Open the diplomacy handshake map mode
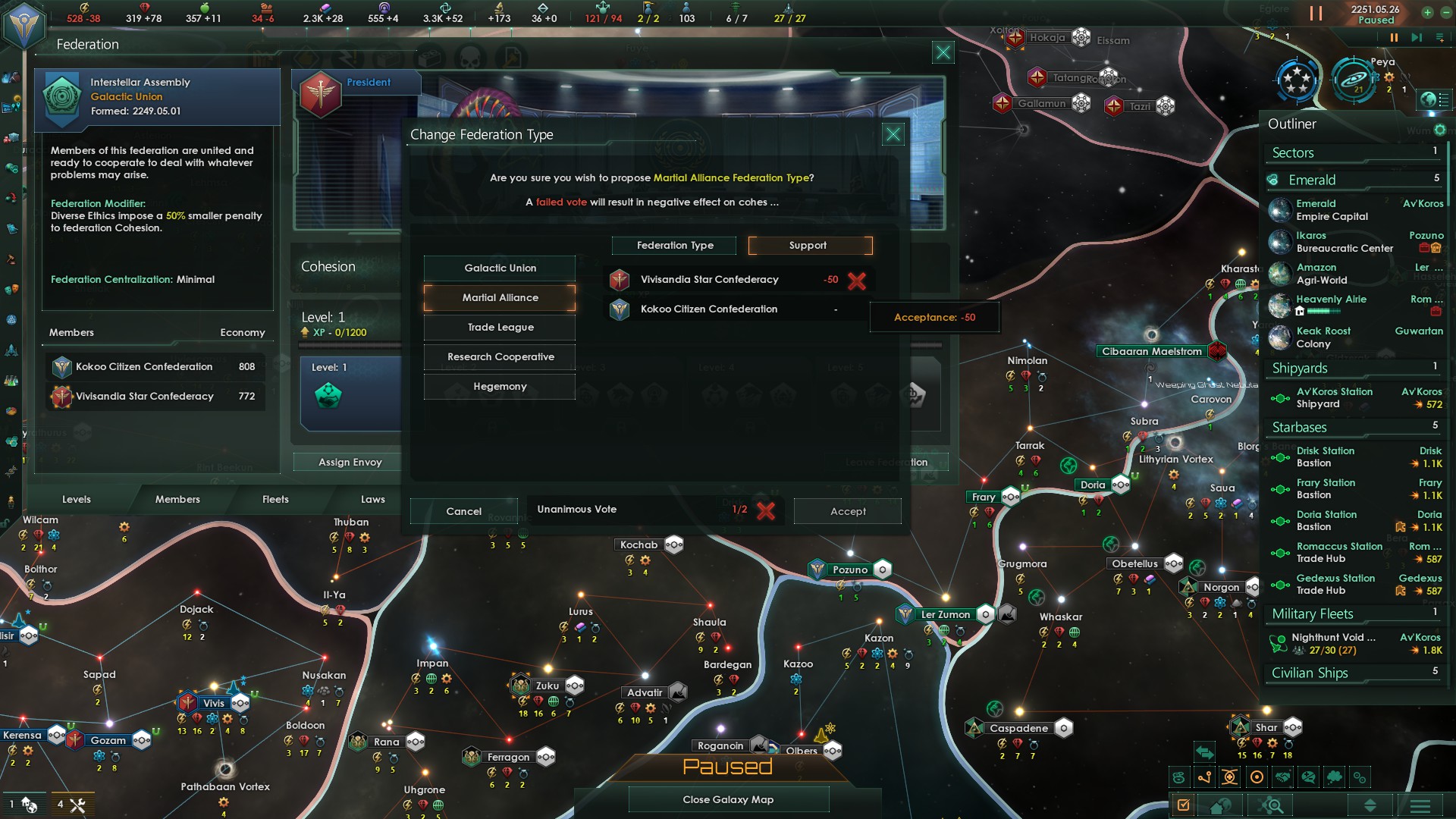The image size is (1456, 819). [1282, 777]
